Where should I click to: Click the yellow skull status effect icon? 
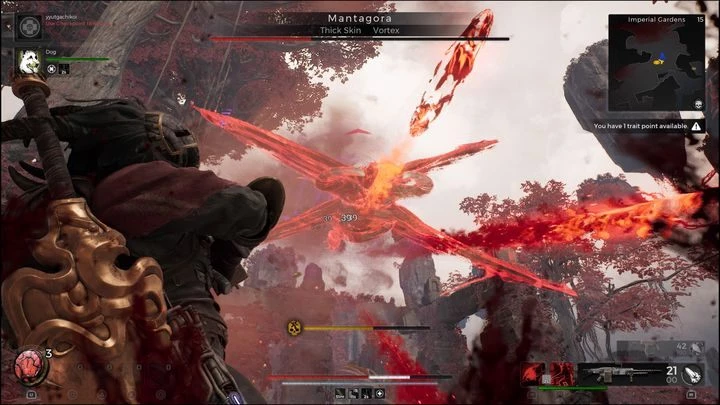pos(294,326)
